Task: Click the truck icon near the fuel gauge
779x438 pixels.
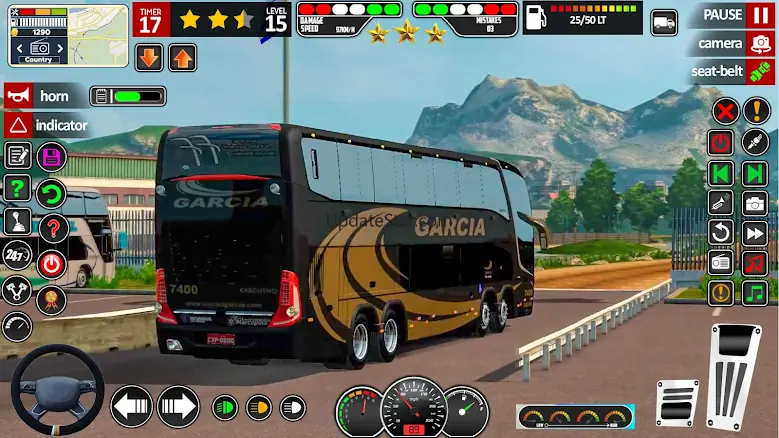Action: 664,22
